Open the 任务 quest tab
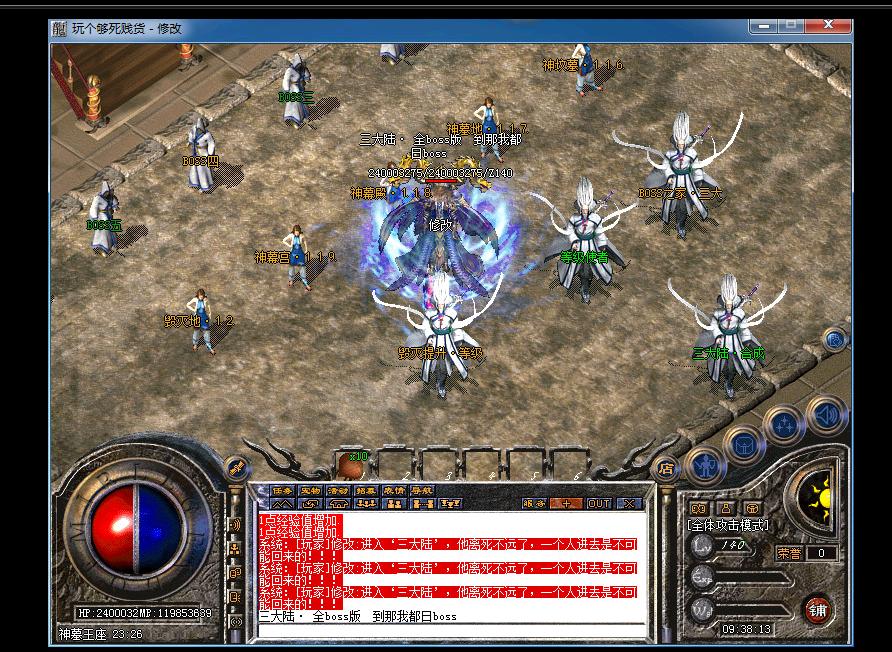The width and height of the screenshot is (892, 652). coord(284,490)
